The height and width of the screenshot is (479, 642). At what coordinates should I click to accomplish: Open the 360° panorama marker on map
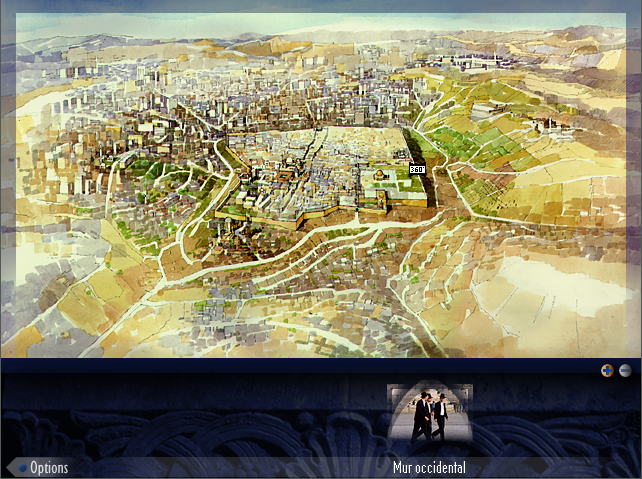(x=417, y=169)
